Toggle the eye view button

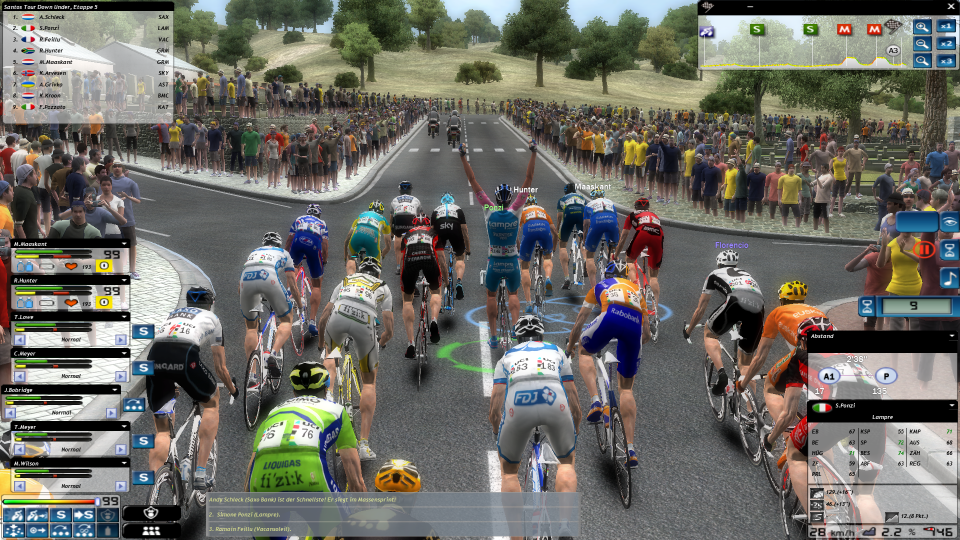point(949,222)
